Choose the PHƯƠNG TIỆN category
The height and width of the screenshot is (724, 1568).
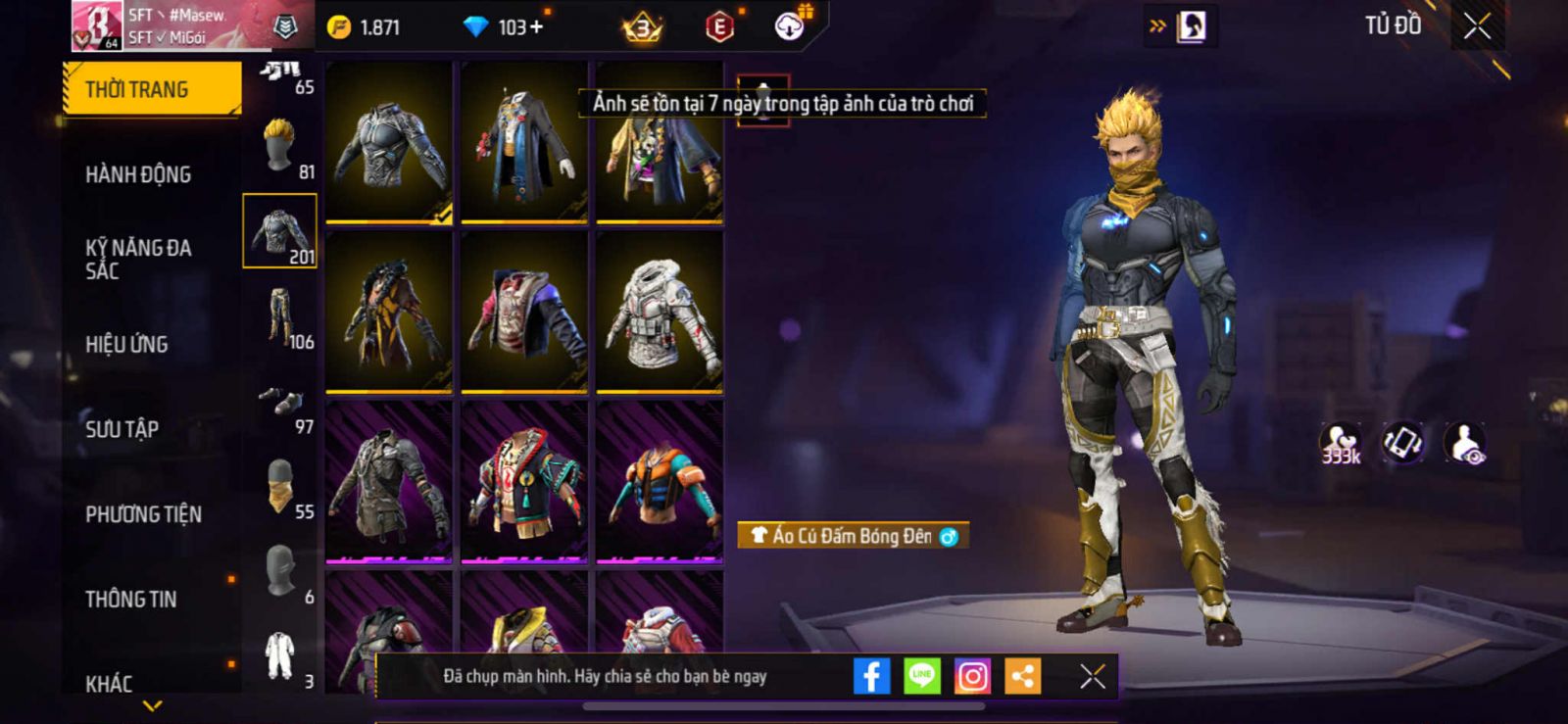point(143,514)
